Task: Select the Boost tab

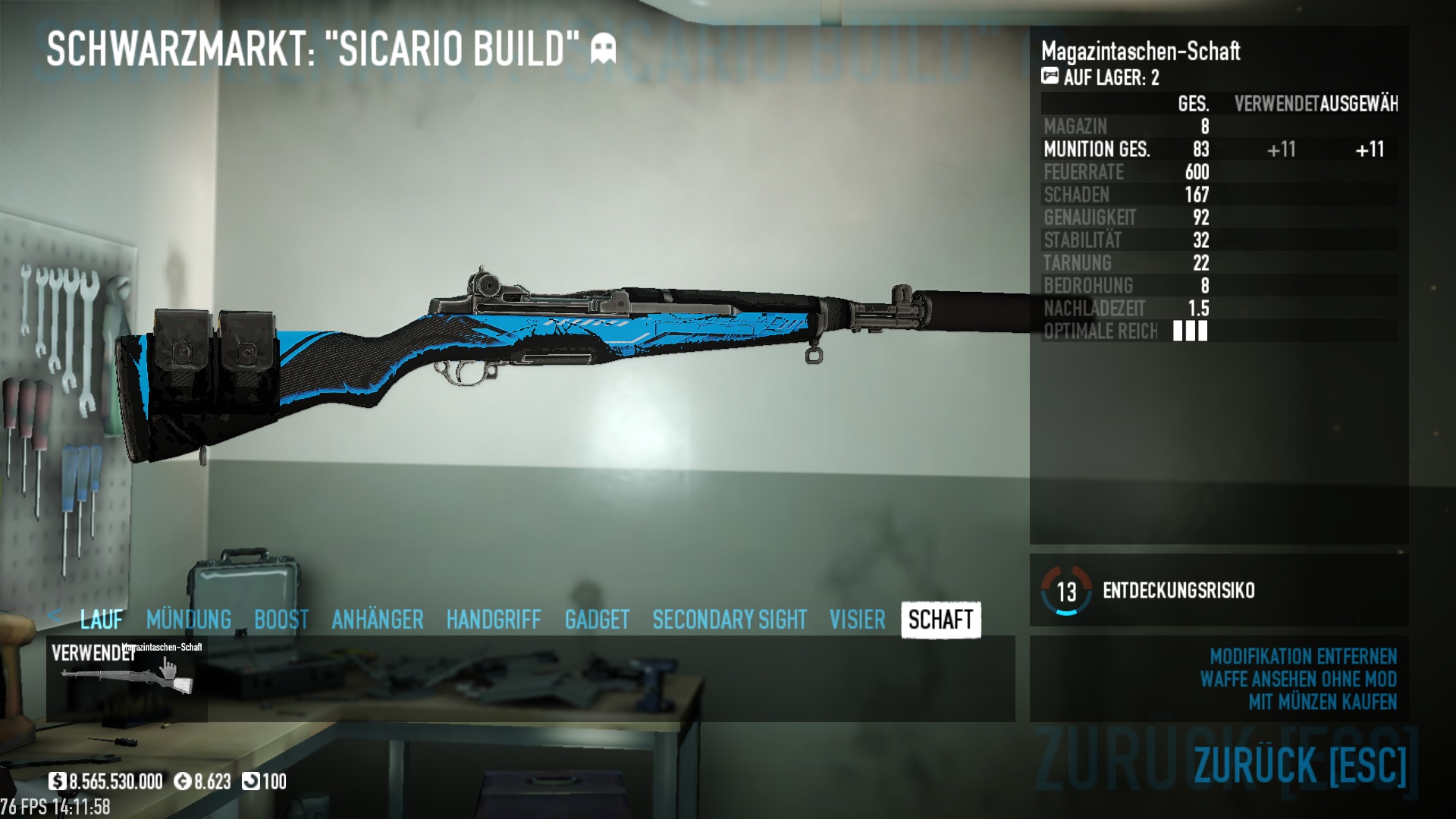Action: tap(281, 620)
